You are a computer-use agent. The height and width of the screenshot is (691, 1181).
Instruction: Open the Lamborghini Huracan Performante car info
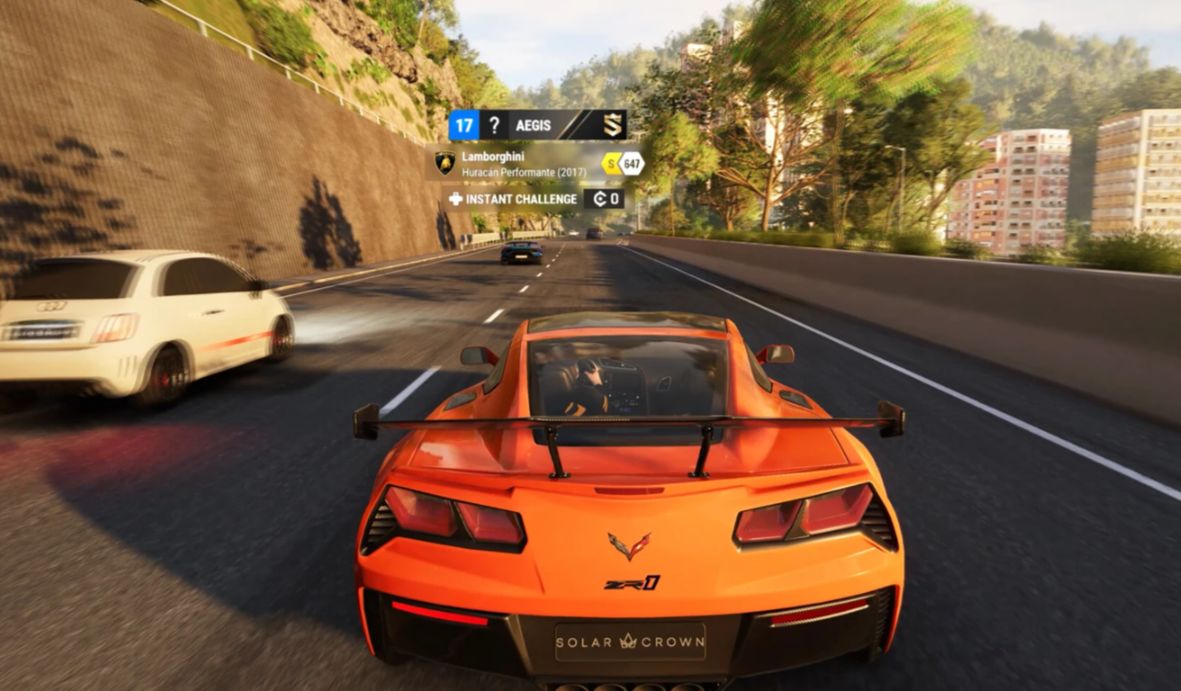(510, 163)
